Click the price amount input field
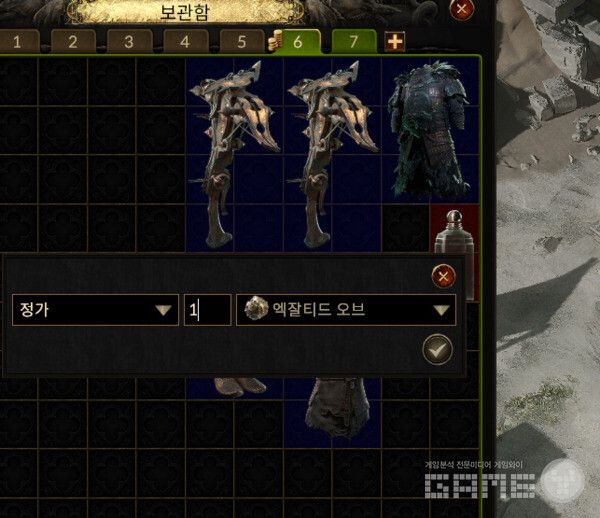Screen dimensions: 600x518 pos(207,310)
